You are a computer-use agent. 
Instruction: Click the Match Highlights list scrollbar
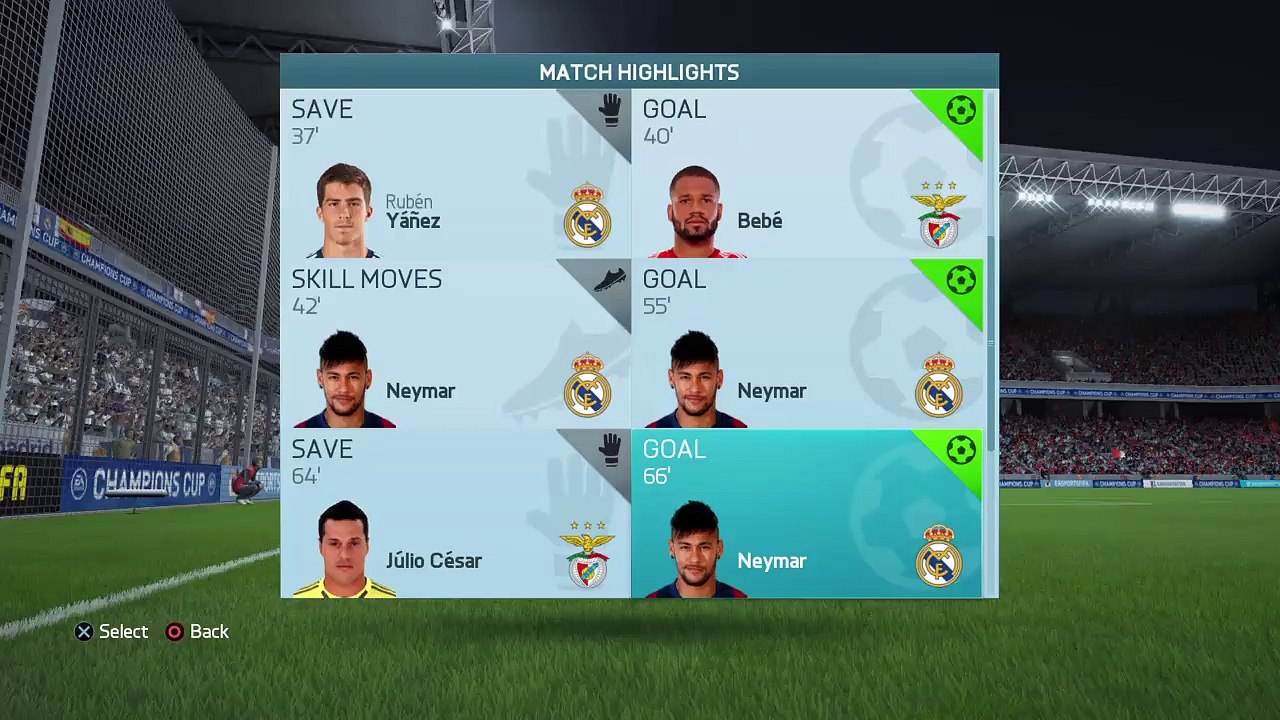(x=991, y=340)
